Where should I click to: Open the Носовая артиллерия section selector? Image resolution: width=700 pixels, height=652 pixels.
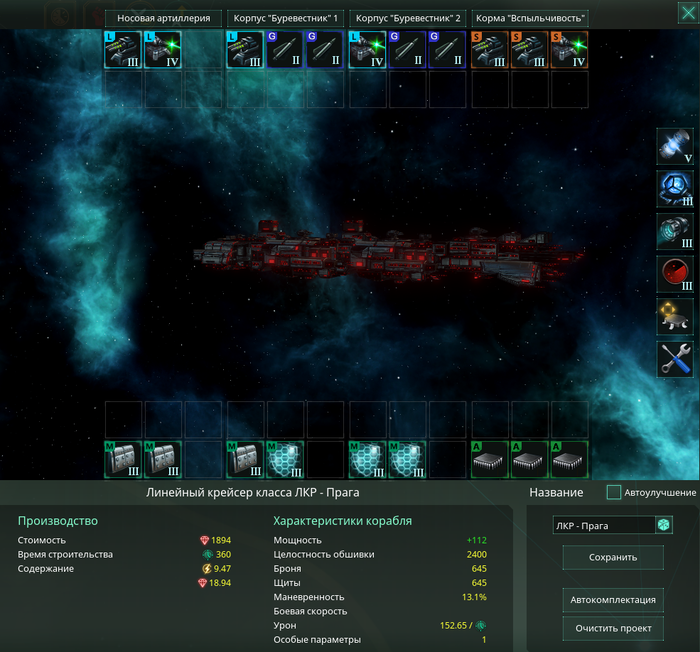point(163,18)
